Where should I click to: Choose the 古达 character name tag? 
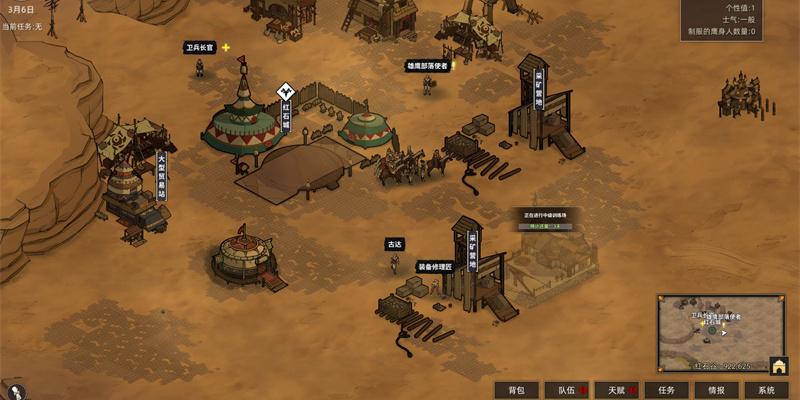394,244
